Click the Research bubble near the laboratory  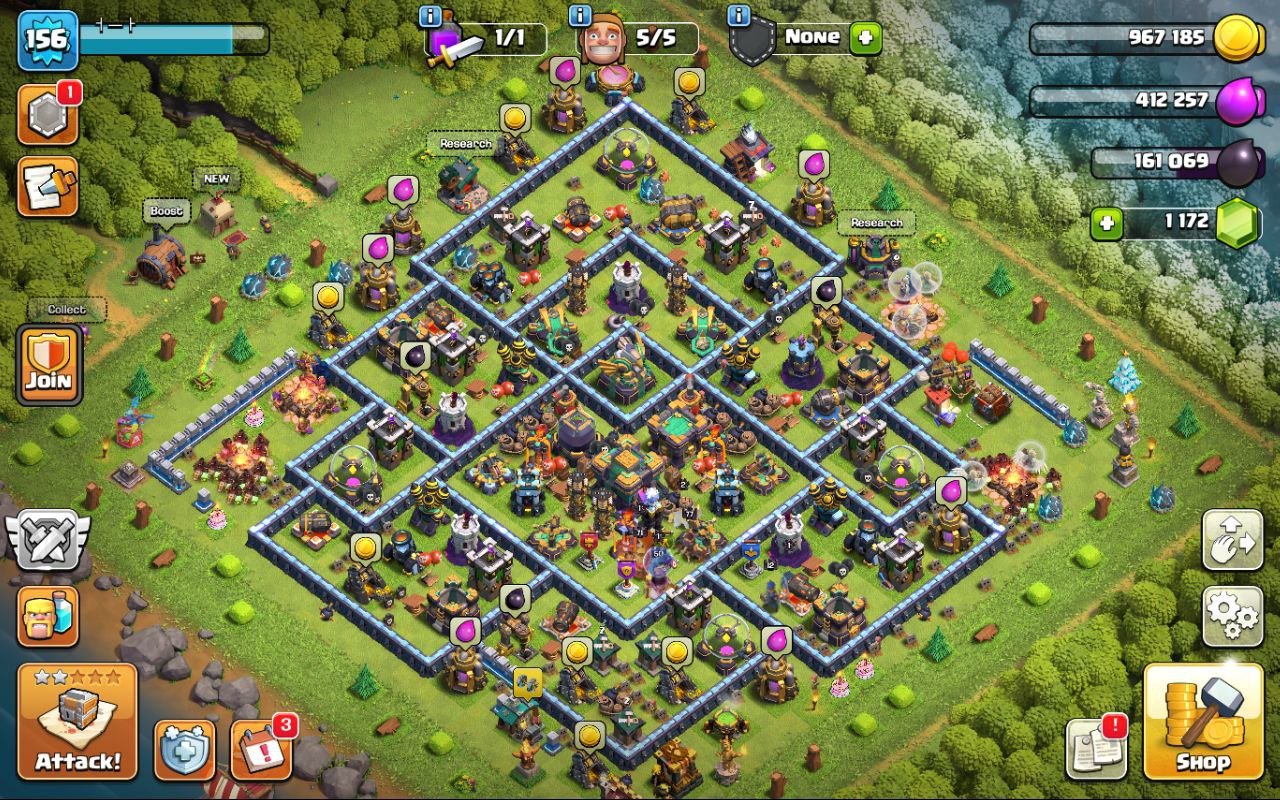coord(875,222)
